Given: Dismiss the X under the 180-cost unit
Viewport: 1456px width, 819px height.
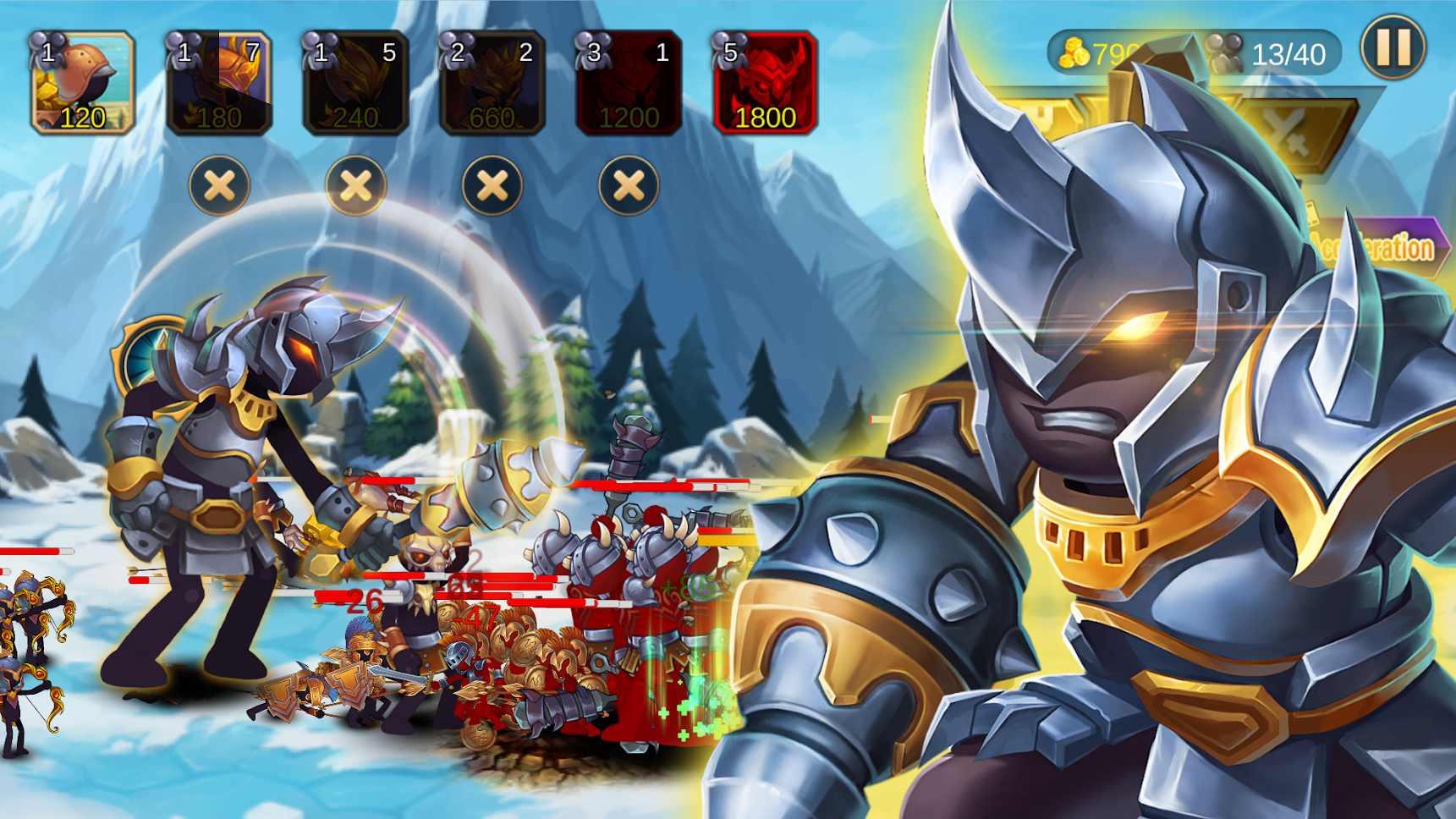Looking at the screenshot, I should click(222, 185).
